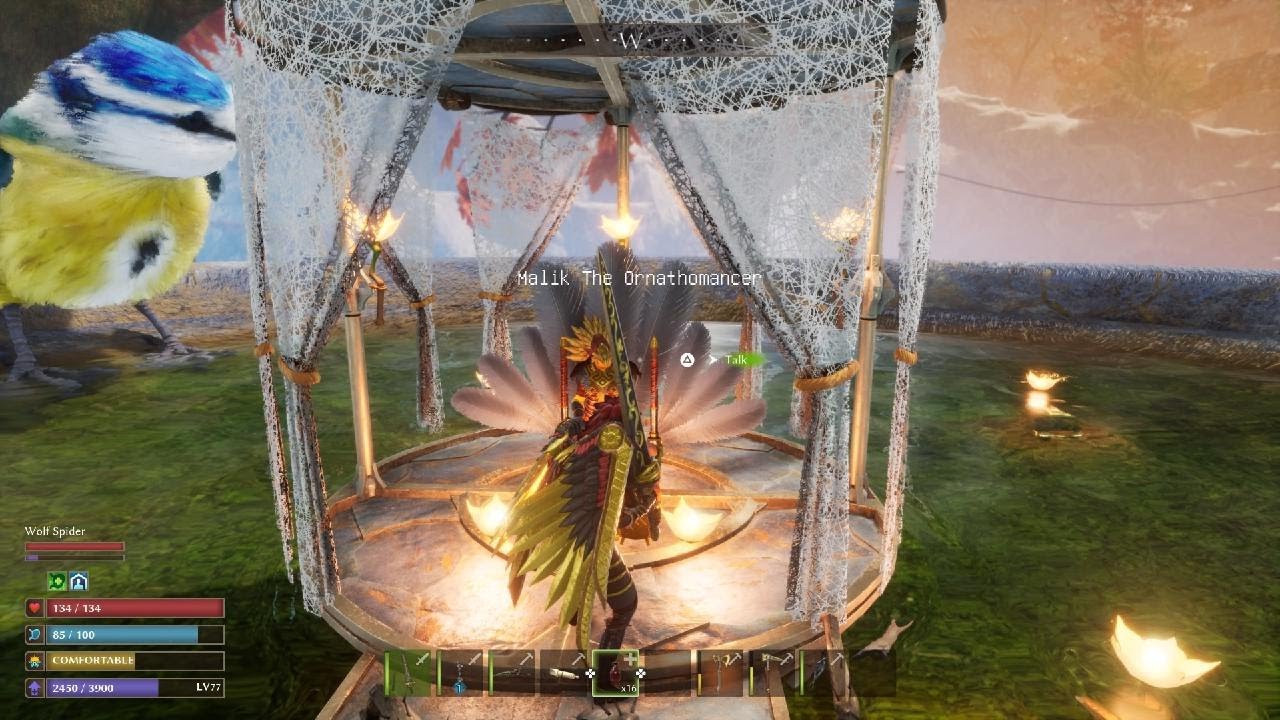Inspect the green buff status icon
This screenshot has height=720, width=1280.
pyautogui.click(x=57, y=581)
